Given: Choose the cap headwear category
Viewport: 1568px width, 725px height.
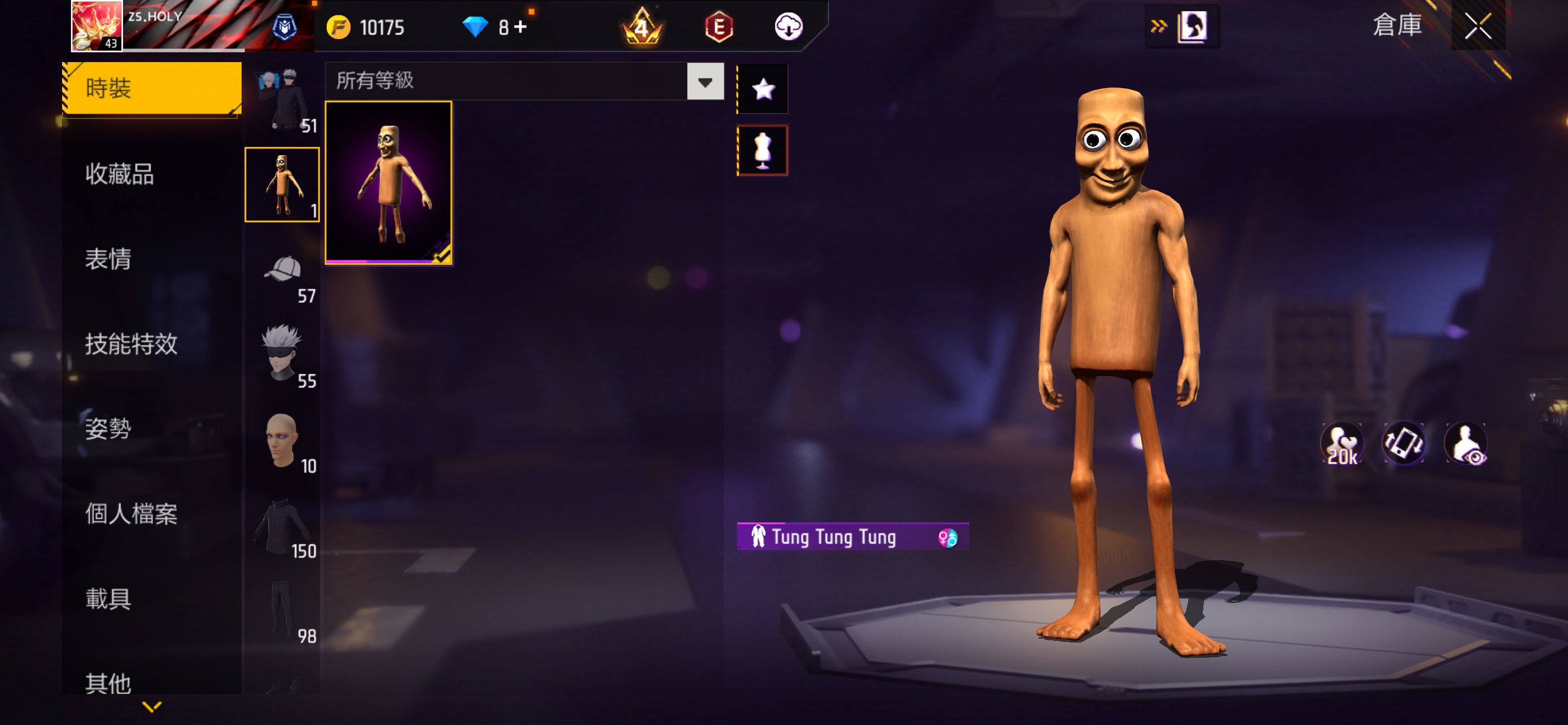Looking at the screenshot, I should pos(282,270).
